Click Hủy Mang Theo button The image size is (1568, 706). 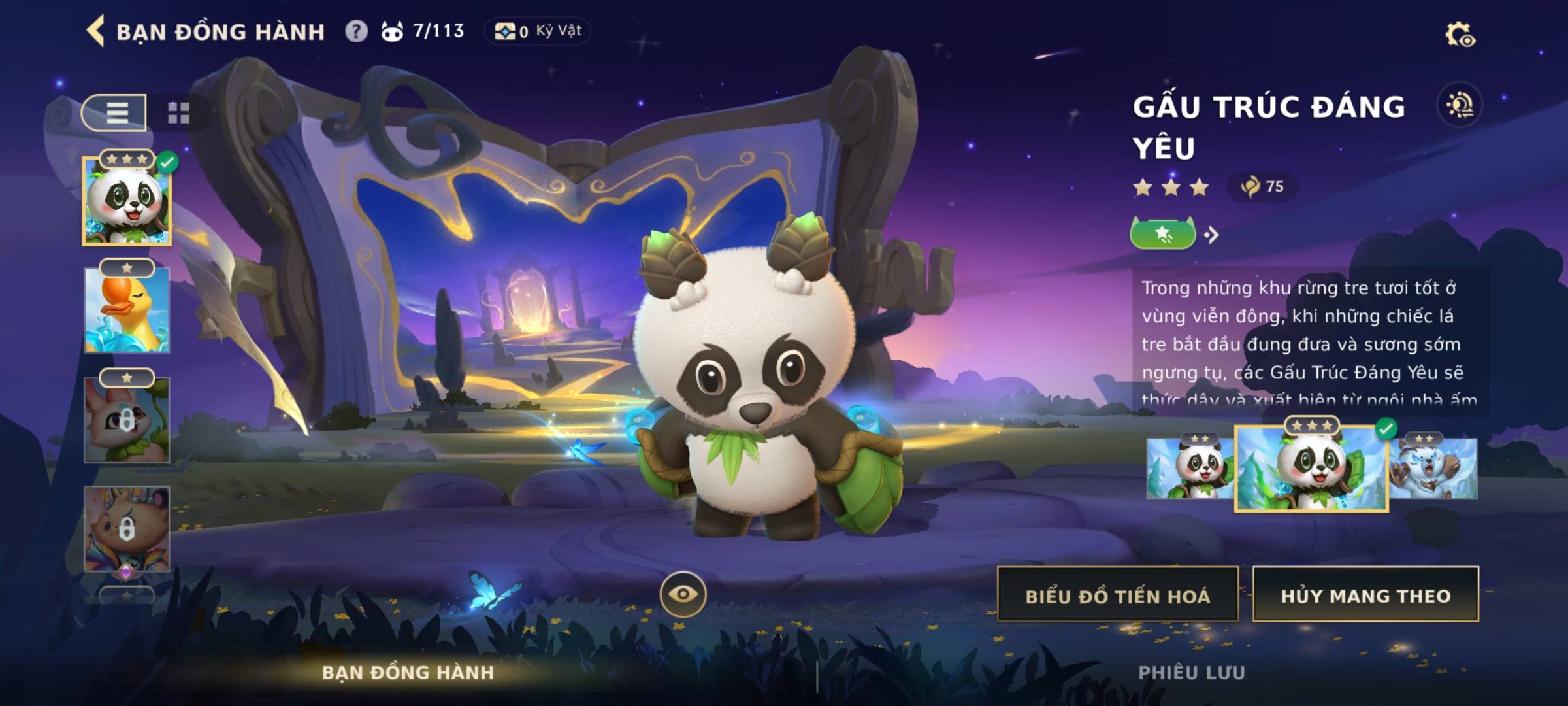[x=1365, y=595]
